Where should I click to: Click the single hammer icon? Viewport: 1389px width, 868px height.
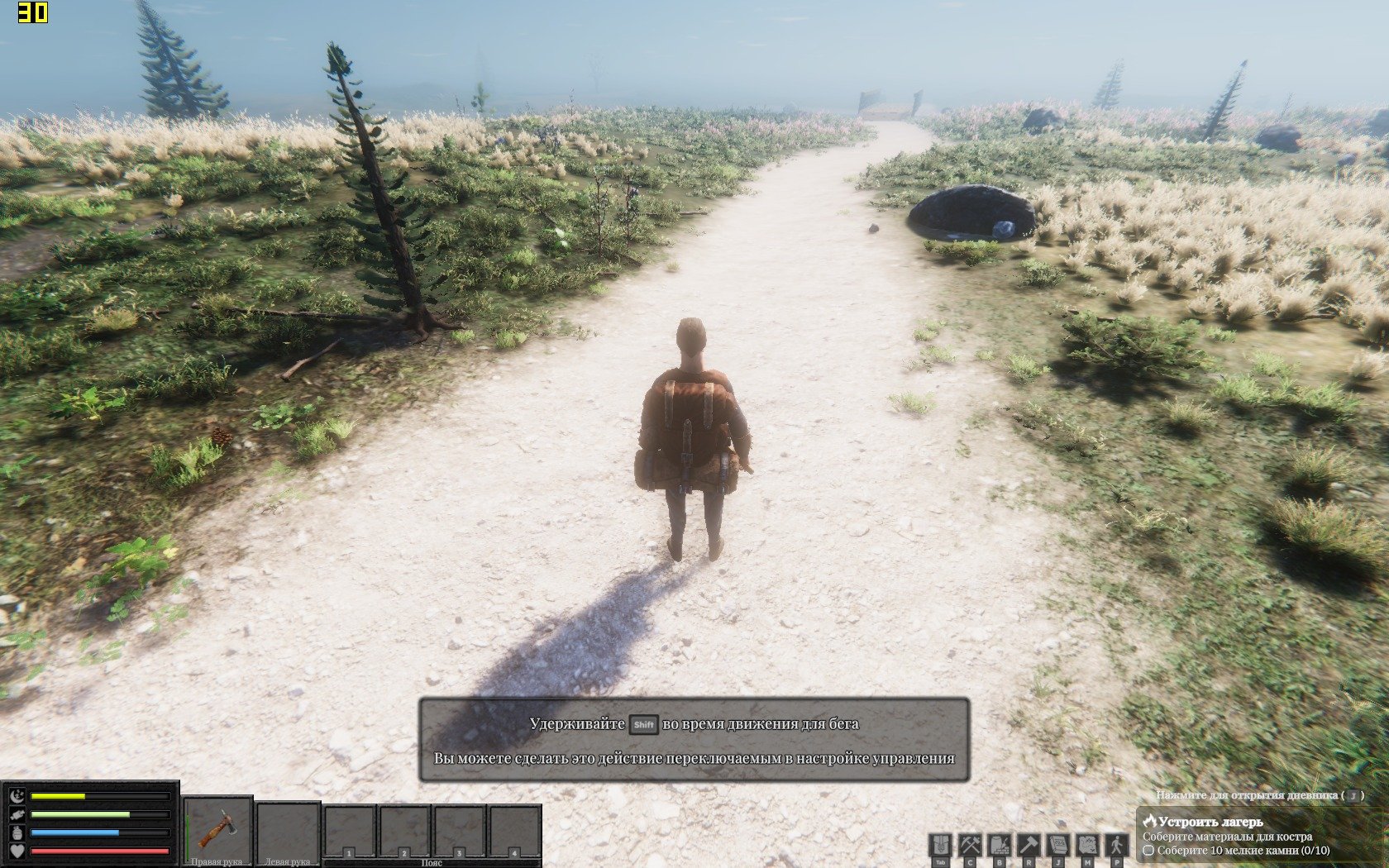(x=1029, y=845)
